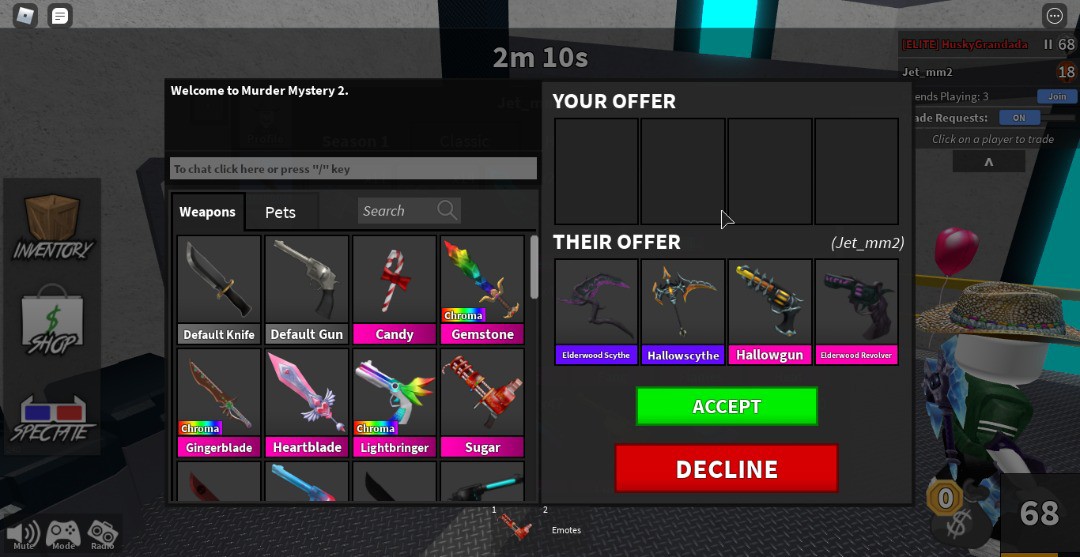Pick the Heartblade weapon

[x=307, y=402]
